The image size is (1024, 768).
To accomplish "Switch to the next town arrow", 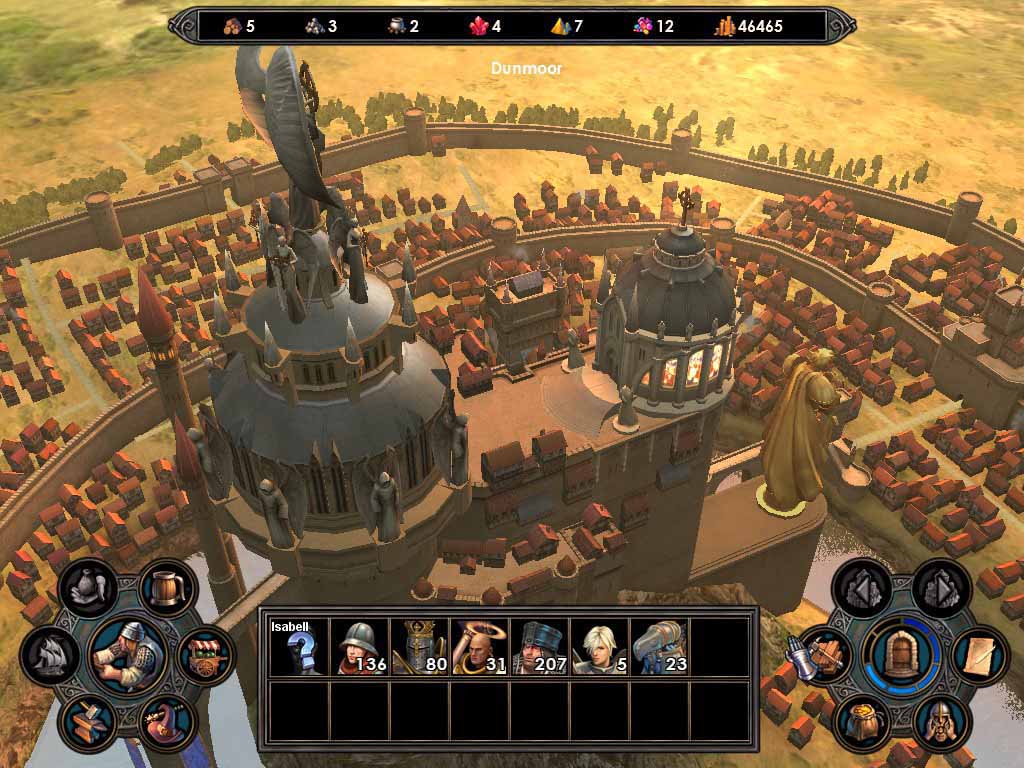I will pyautogui.click(x=940, y=588).
